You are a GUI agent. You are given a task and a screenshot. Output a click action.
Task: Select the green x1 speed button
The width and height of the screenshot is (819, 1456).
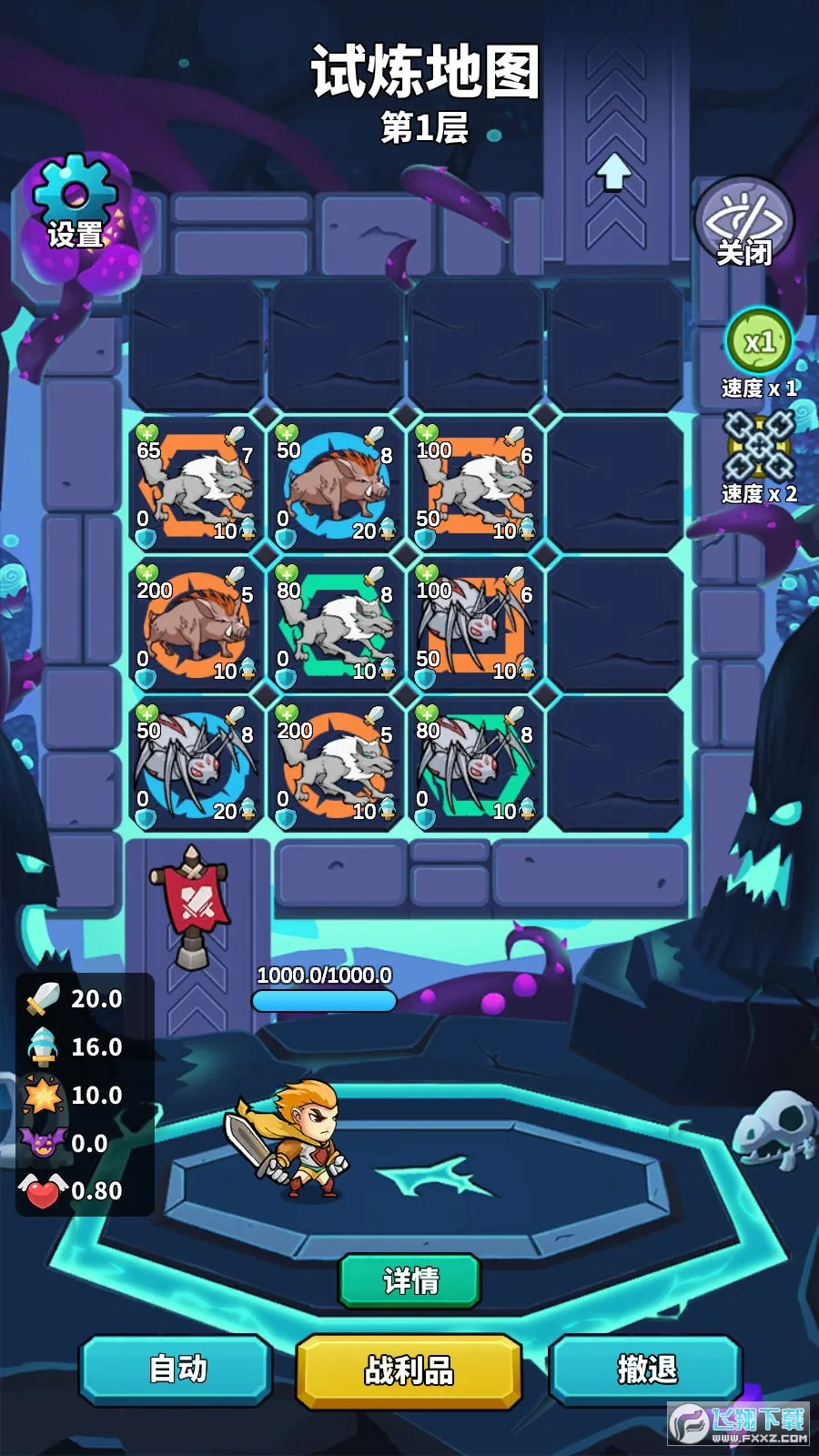click(x=758, y=342)
